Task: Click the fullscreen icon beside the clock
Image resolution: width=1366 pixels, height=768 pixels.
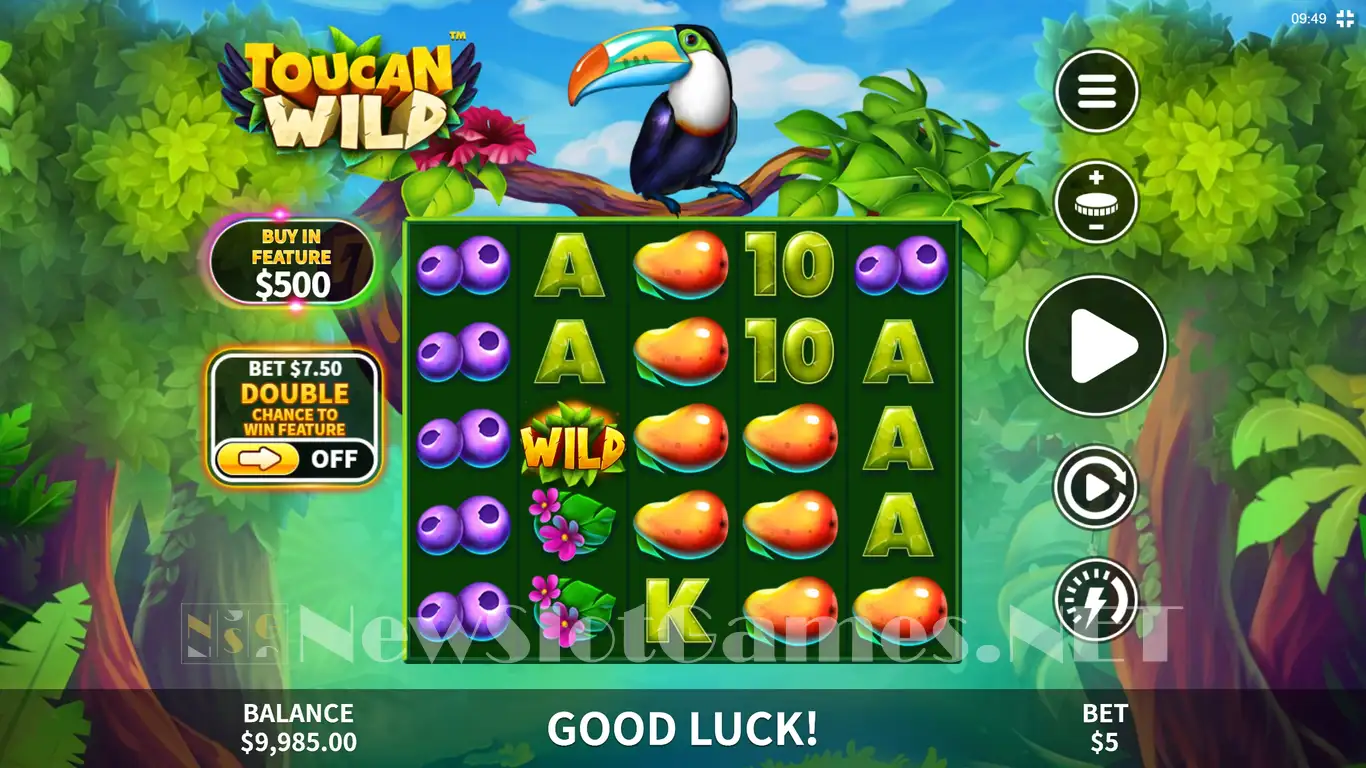Action: pyautogui.click(x=1345, y=18)
